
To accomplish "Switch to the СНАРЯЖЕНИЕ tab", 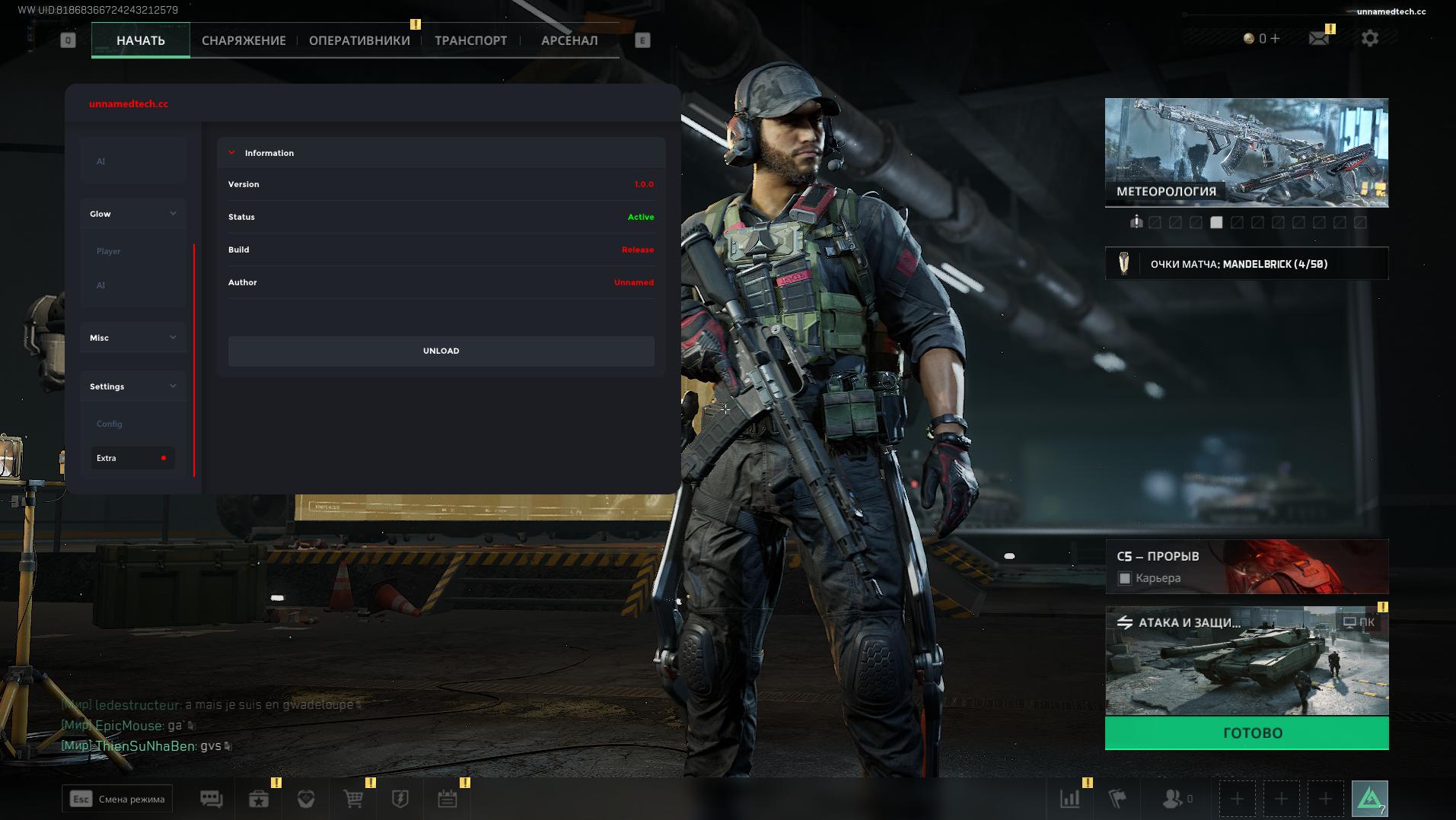I will click(x=244, y=41).
